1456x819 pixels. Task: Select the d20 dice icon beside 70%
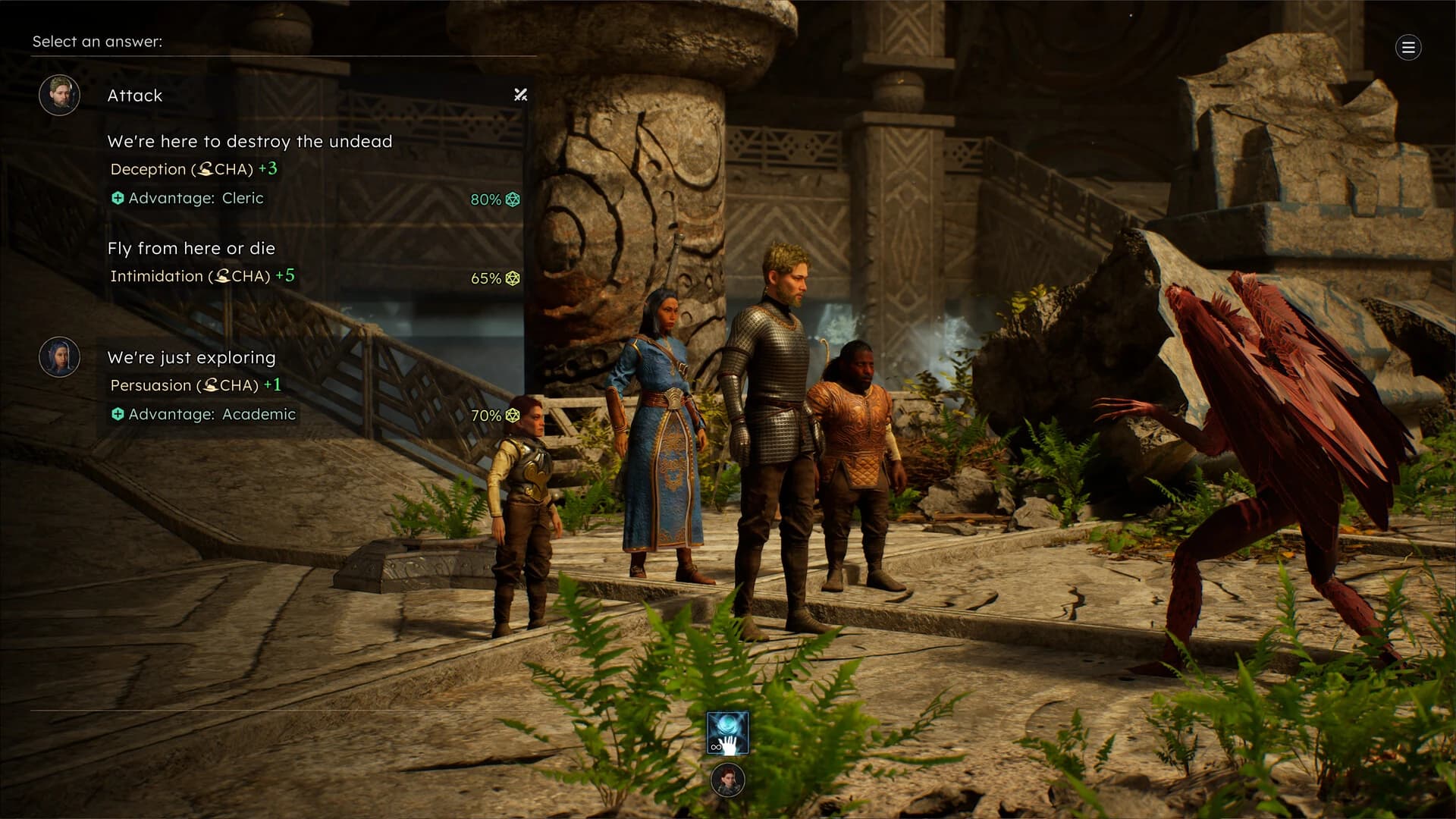click(x=513, y=415)
